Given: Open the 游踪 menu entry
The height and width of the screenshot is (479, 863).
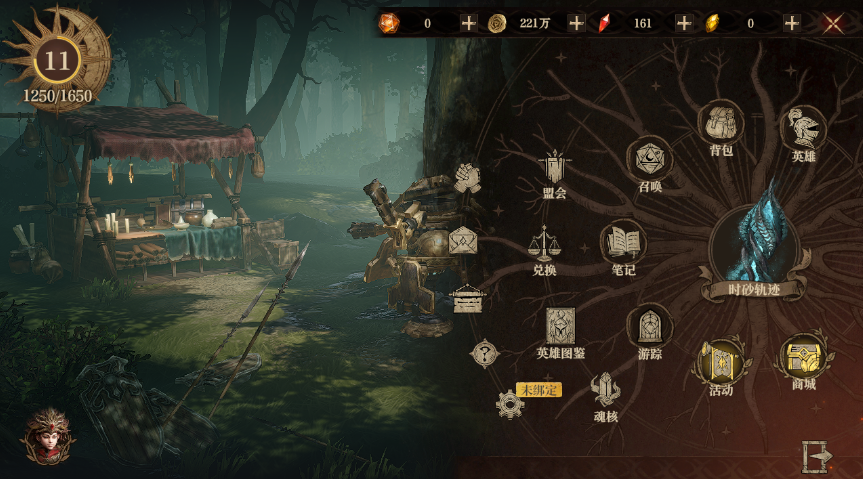Looking at the screenshot, I should [649, 327].
